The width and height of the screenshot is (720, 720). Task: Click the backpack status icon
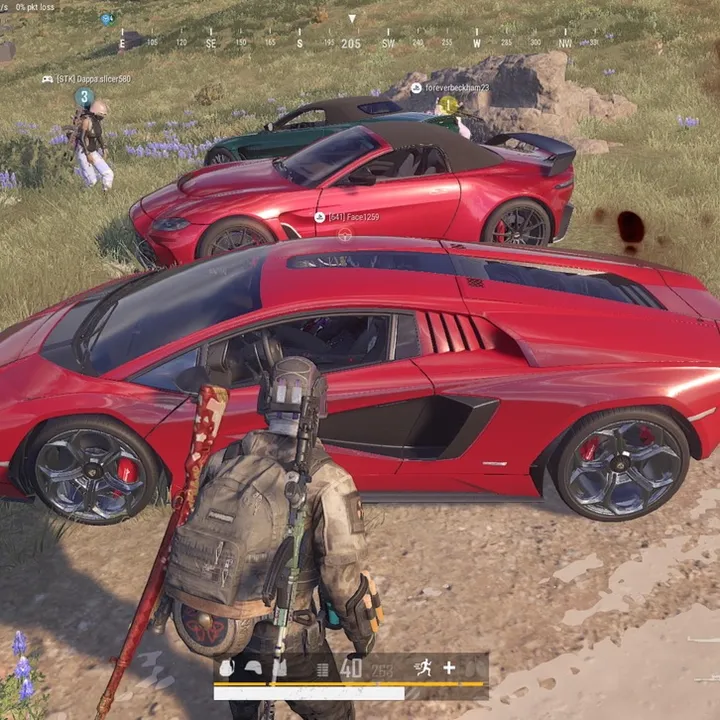coord(227,669)
